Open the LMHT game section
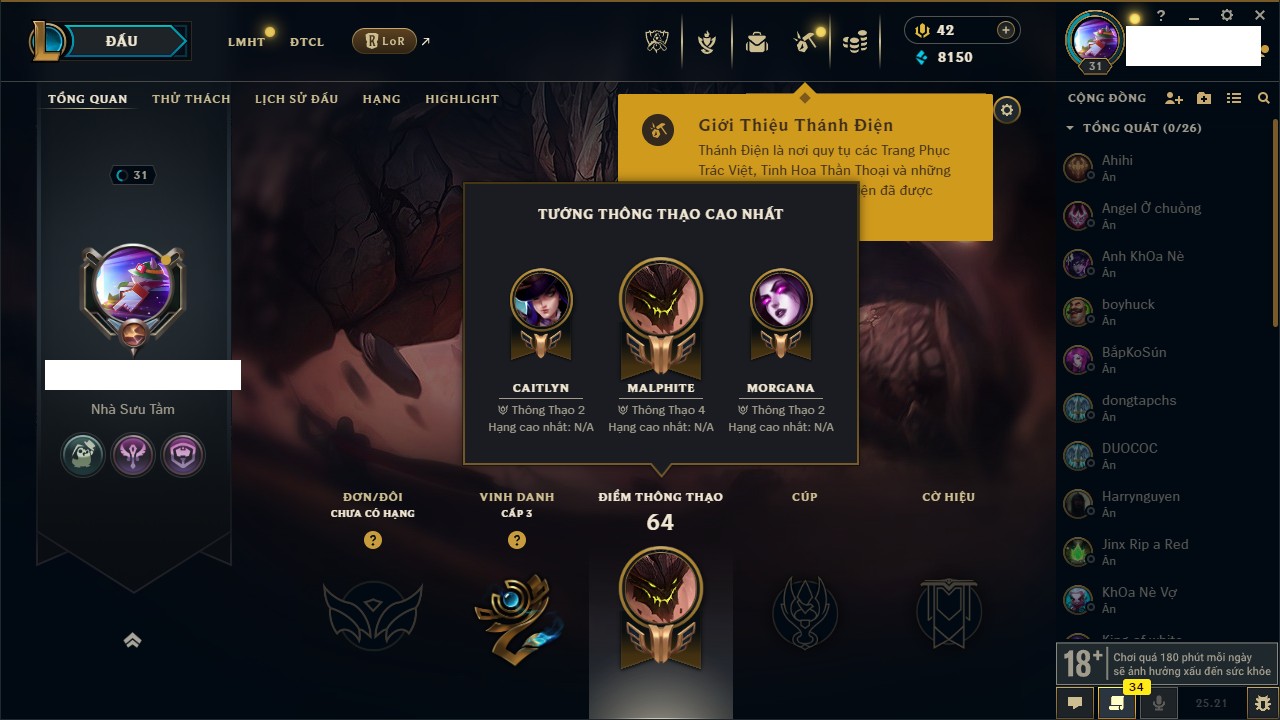Screen dimensions: 1280x720 click(x=246, y=42)
